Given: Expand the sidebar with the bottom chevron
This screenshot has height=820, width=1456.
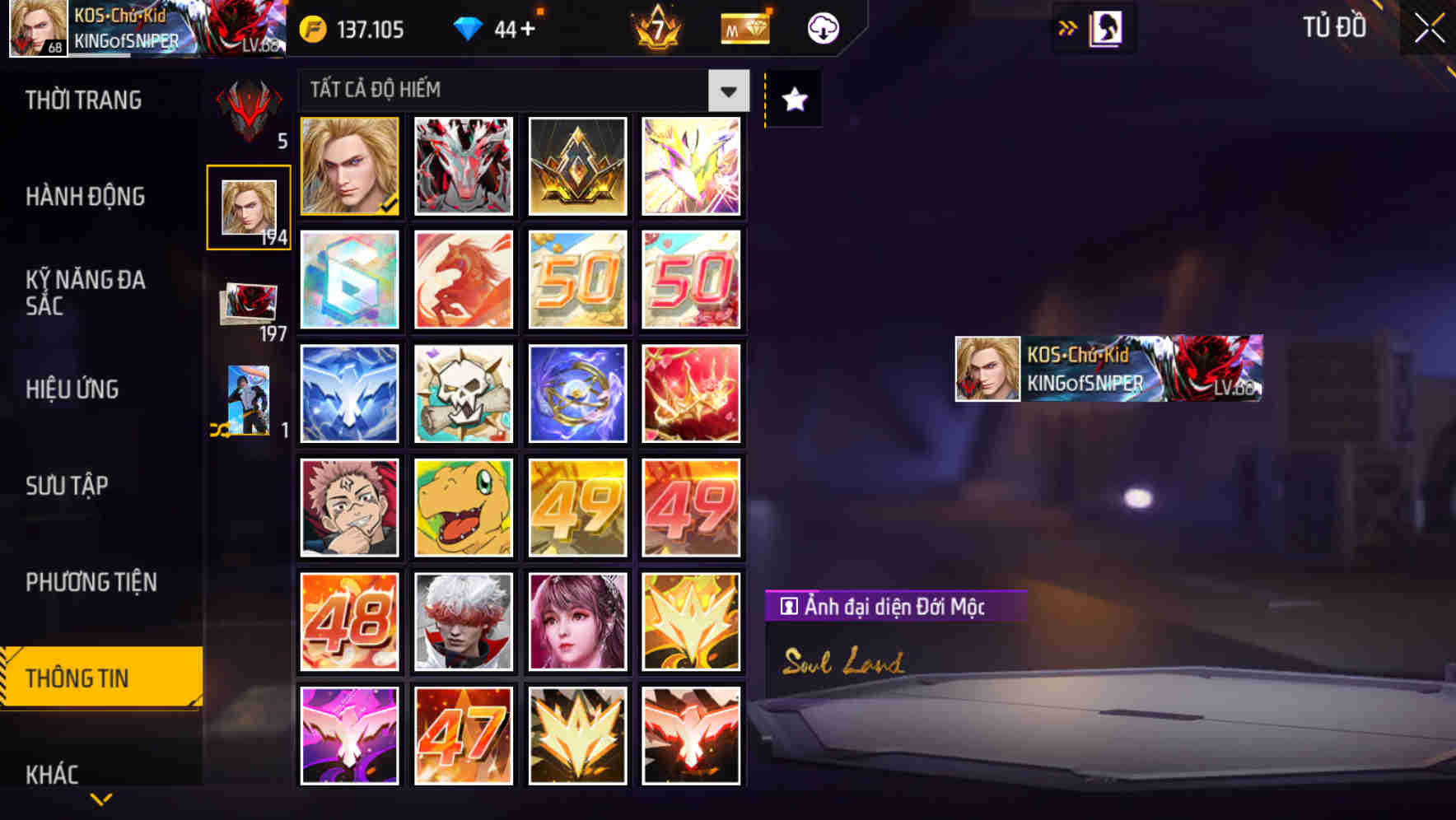Looking at the screenshot, I should click(100, 797).
